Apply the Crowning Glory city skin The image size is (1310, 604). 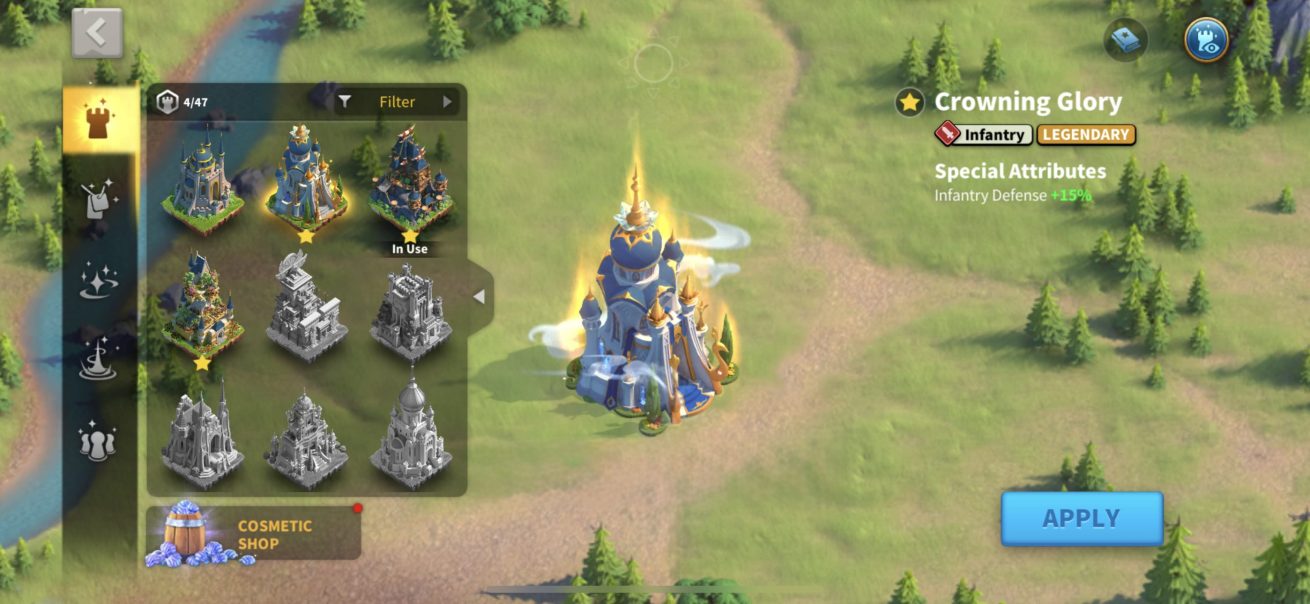tap(1082, 518)
